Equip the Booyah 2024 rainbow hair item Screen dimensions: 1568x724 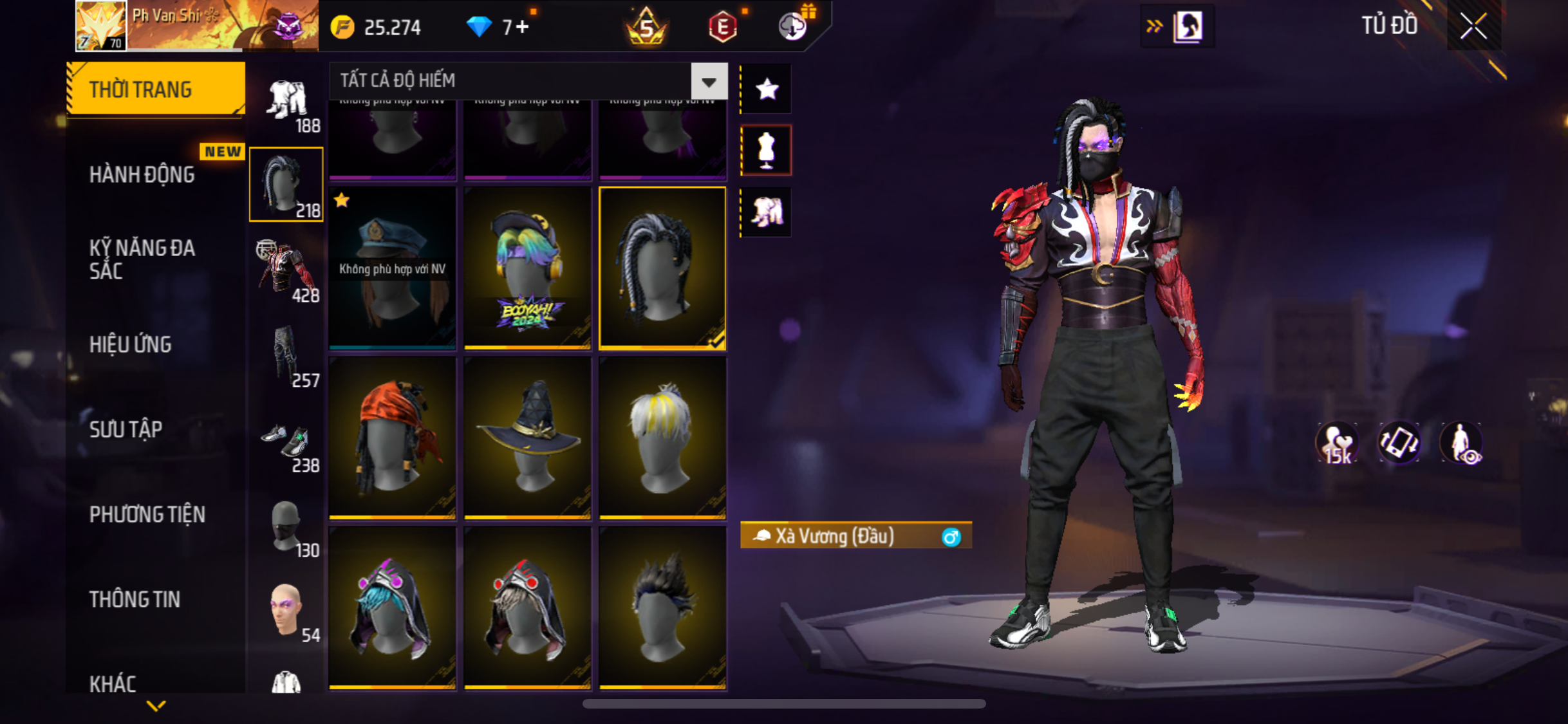pyautogui.click(x=527, y=268)
